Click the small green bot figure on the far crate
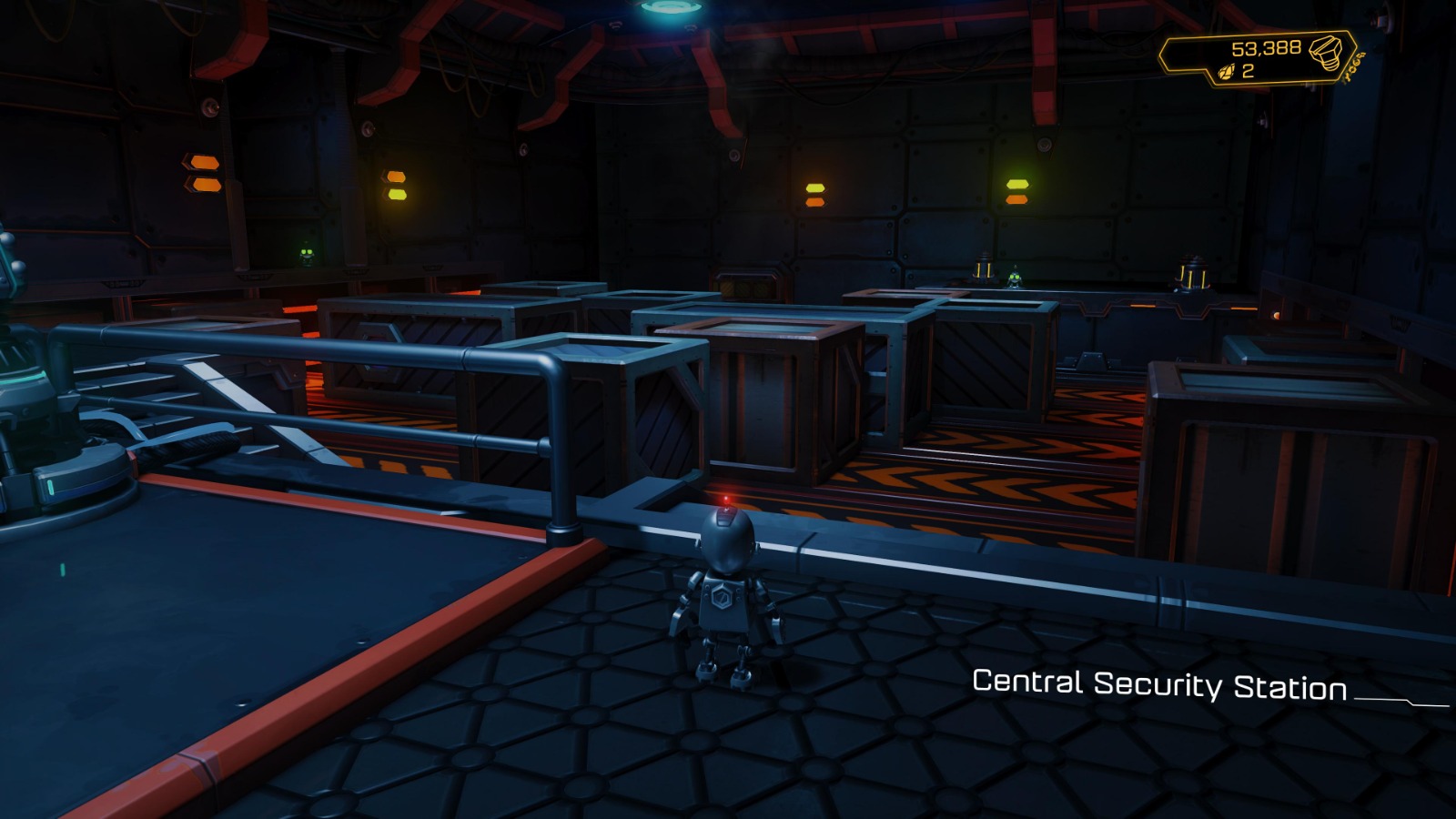 click(x=1015, y=278)
